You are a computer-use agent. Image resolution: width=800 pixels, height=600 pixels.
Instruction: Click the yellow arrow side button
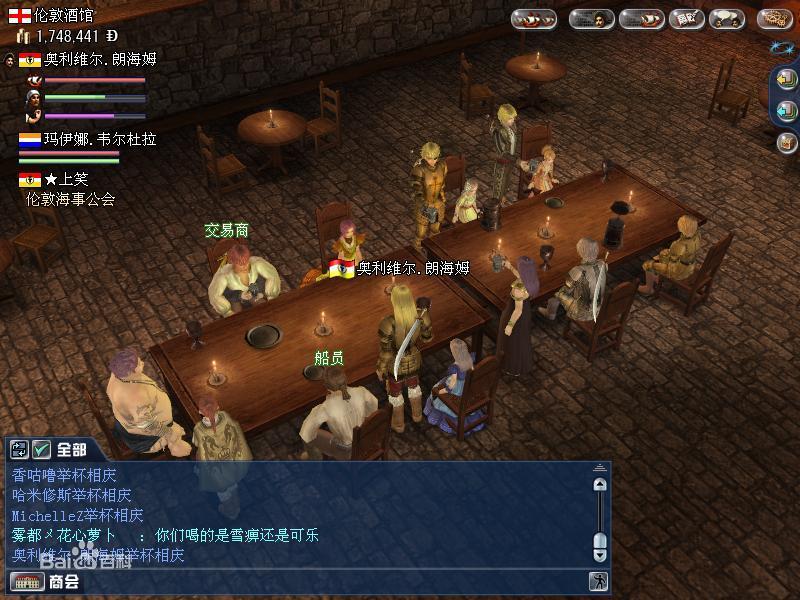click(787, 81)
